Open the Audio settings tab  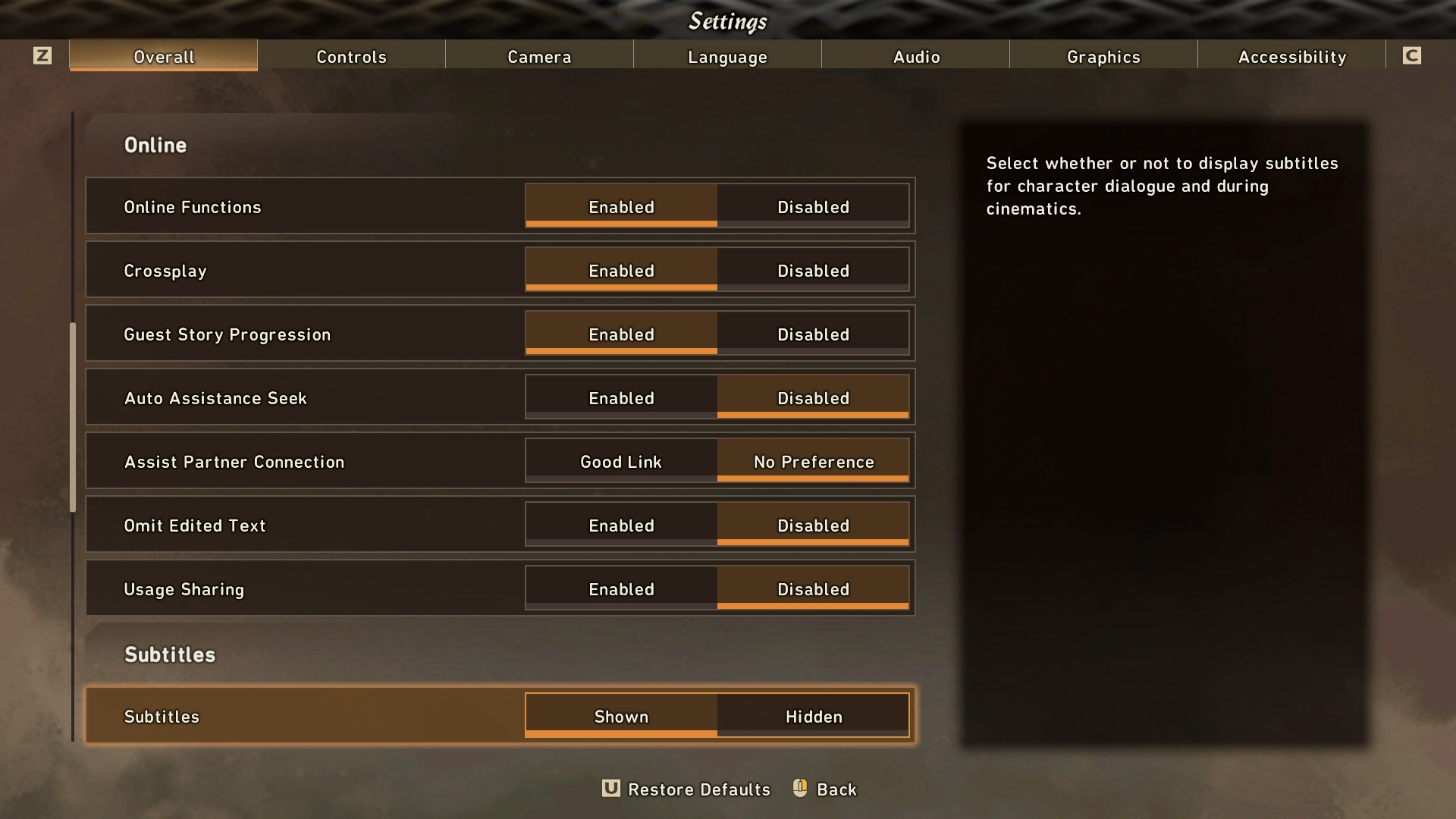915,56
